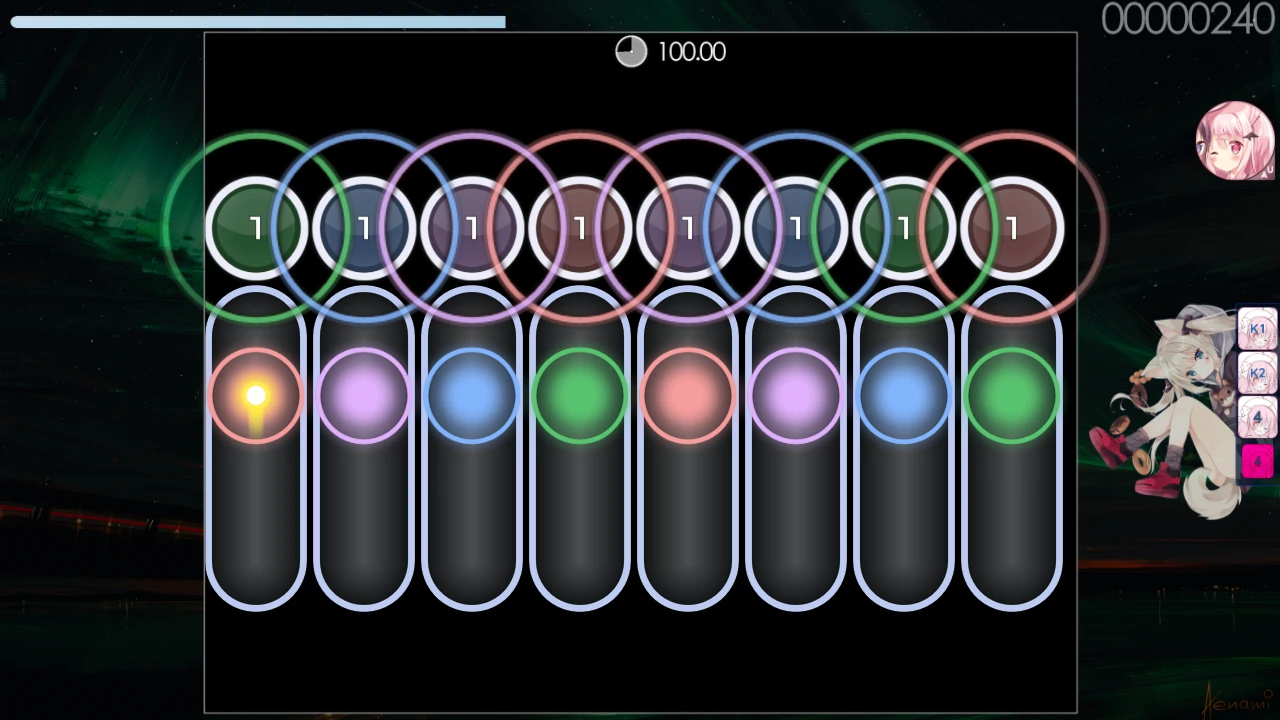Click the player avatar in the corner
Viewport: 1280px width, 720px height.
(1235, 140)
